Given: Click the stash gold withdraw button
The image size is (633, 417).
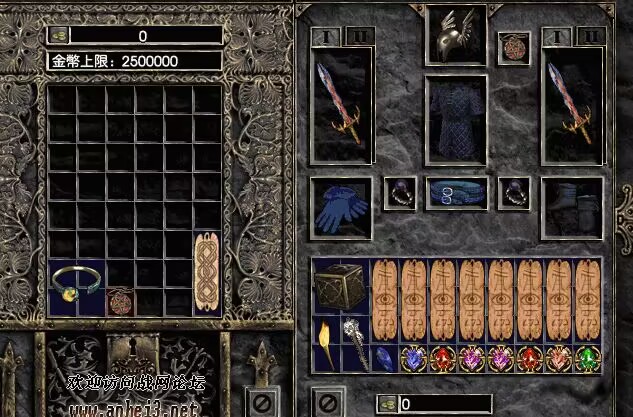Looking at the screenshot, I should tap(58, 36).
